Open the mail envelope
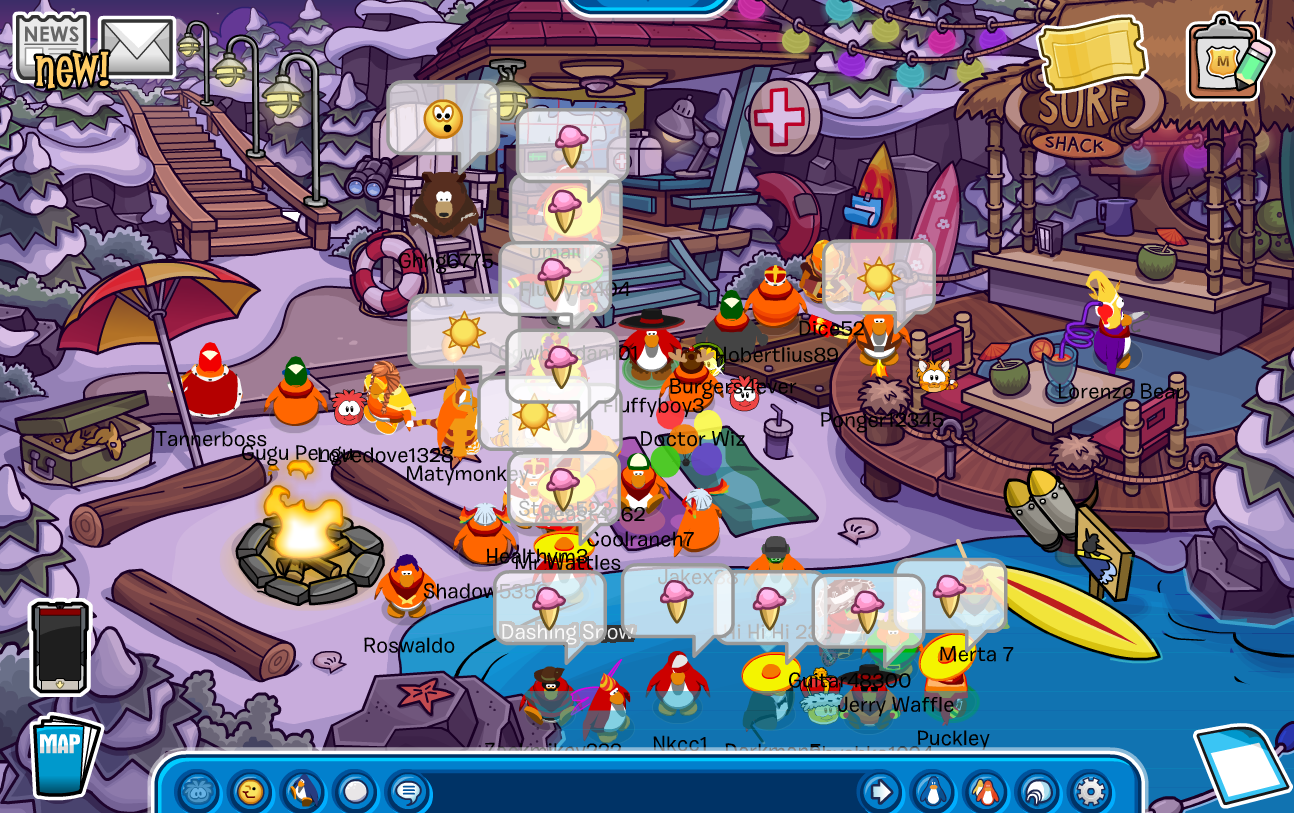Image resolution: width=1294 pixels, height=813 pixels. pos(137,47)
